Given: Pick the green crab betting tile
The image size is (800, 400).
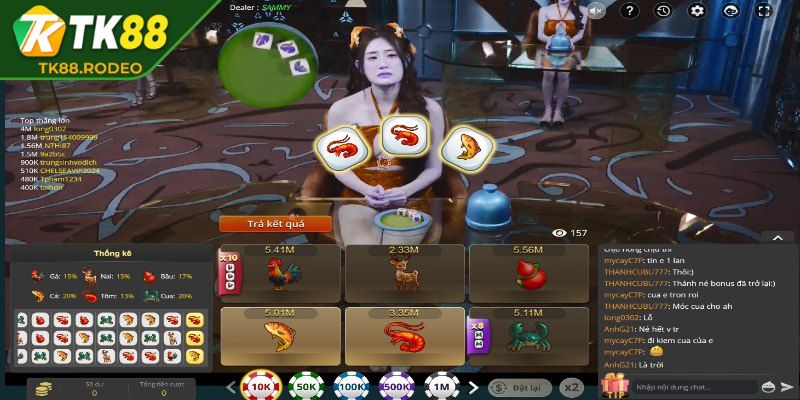Looking at the screenshot, I should [x=527, y=335].
